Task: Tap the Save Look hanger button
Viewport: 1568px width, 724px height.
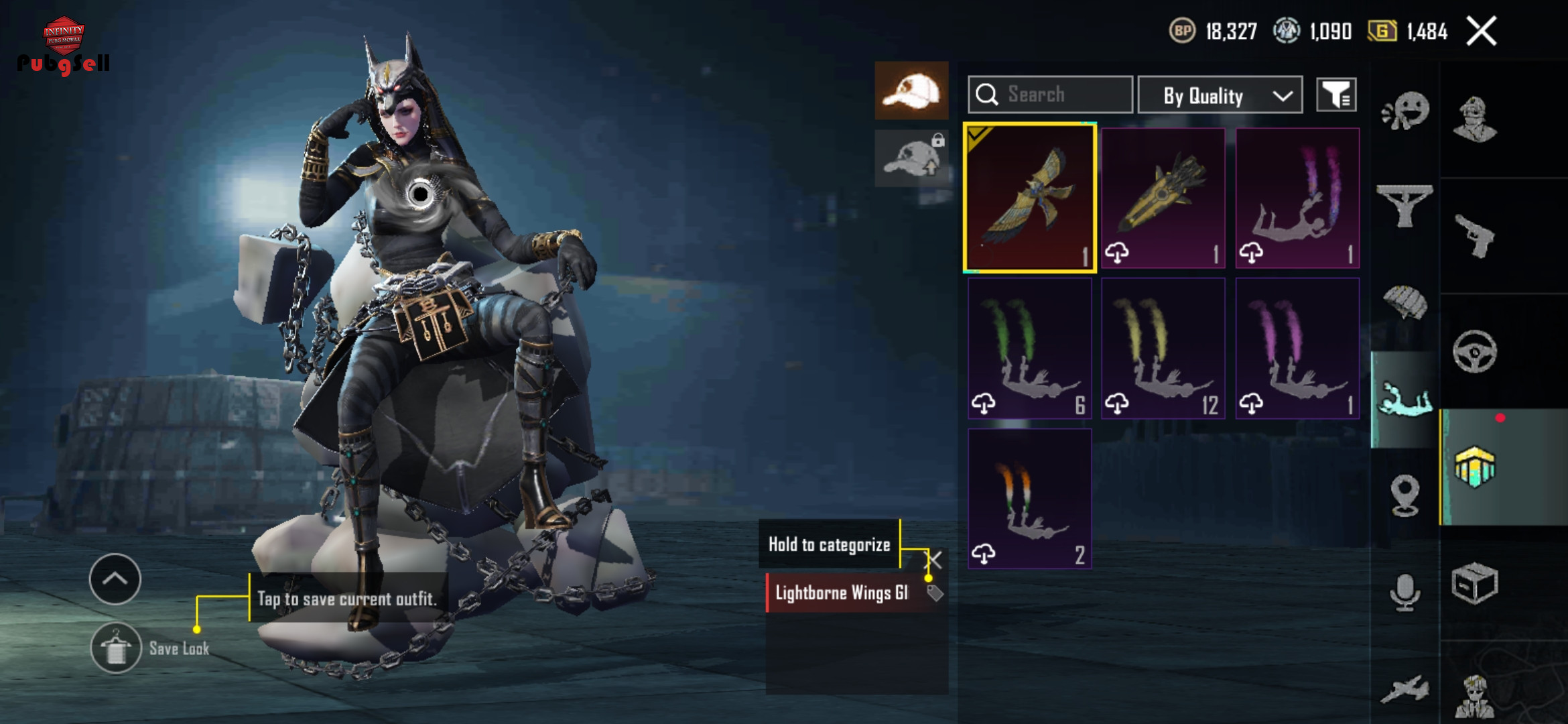Action: (116, 648)
